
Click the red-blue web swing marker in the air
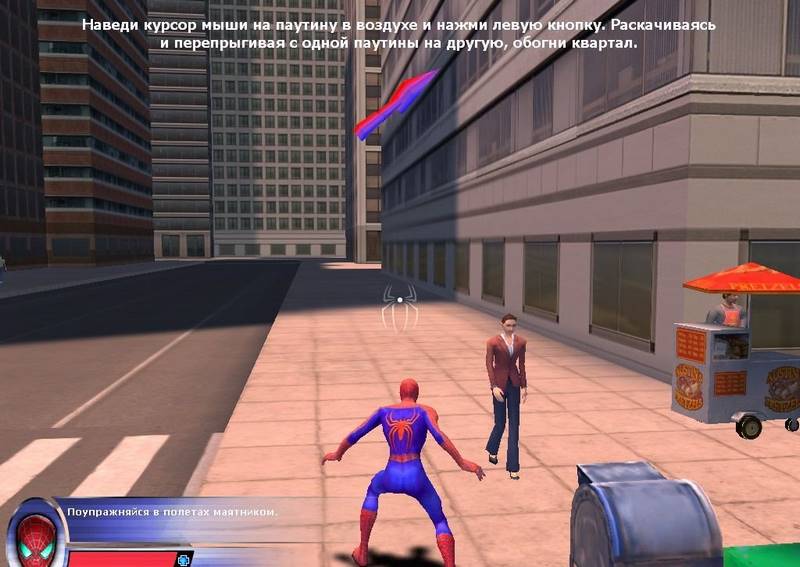tap(396, 104)
